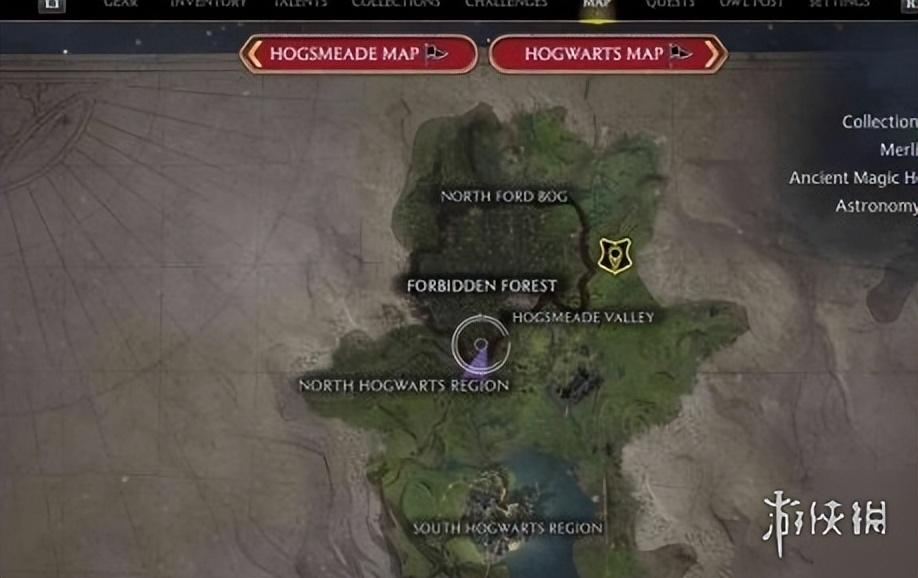The height and width of the screenshot is (578, 918).
Task: Switch to the Collections tab
Action: pyautogui.click(x=396, y=4)
